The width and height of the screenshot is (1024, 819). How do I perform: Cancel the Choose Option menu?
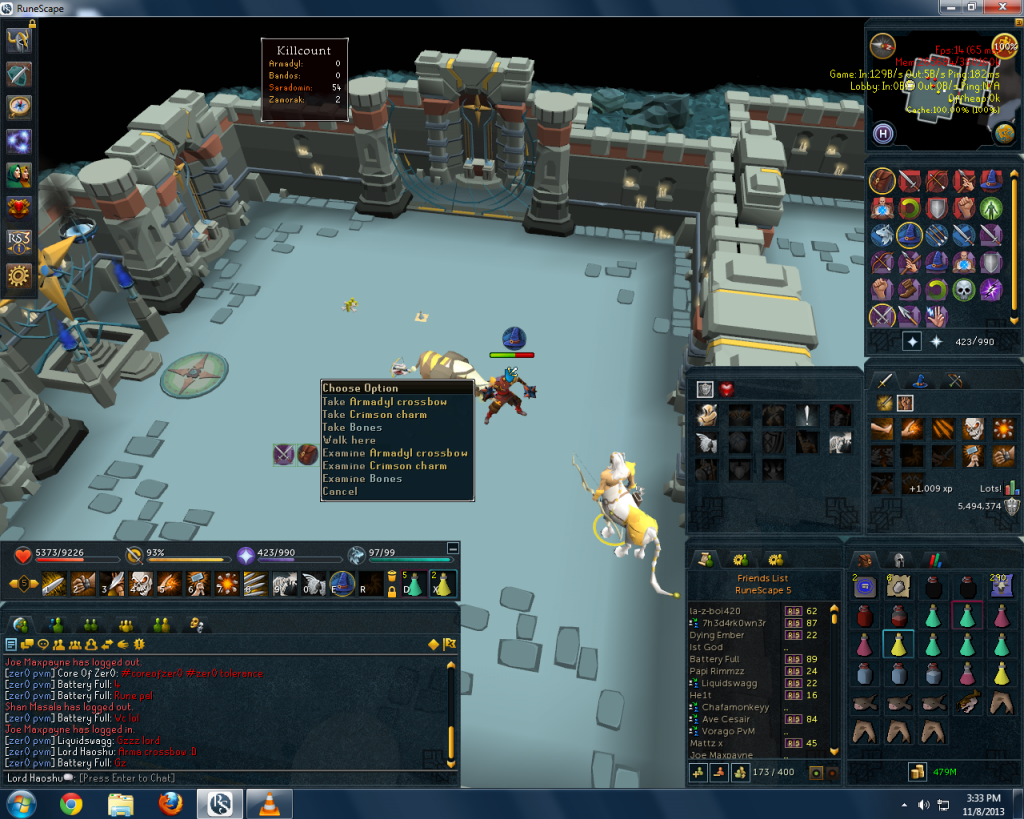tap(340, 492)
